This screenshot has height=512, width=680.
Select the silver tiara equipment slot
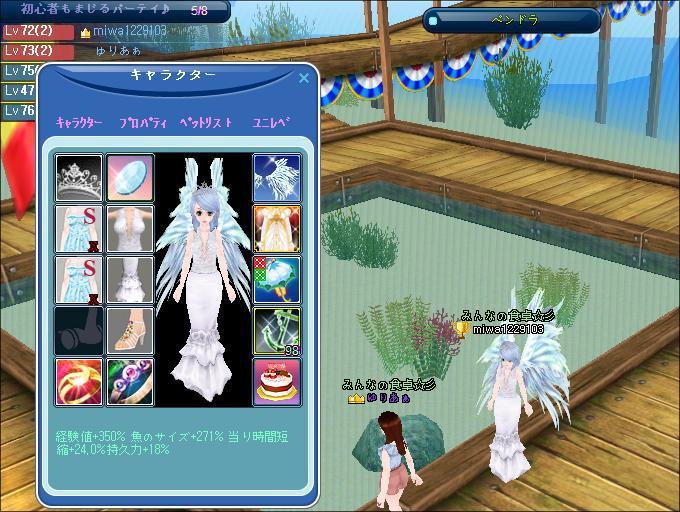78,177
